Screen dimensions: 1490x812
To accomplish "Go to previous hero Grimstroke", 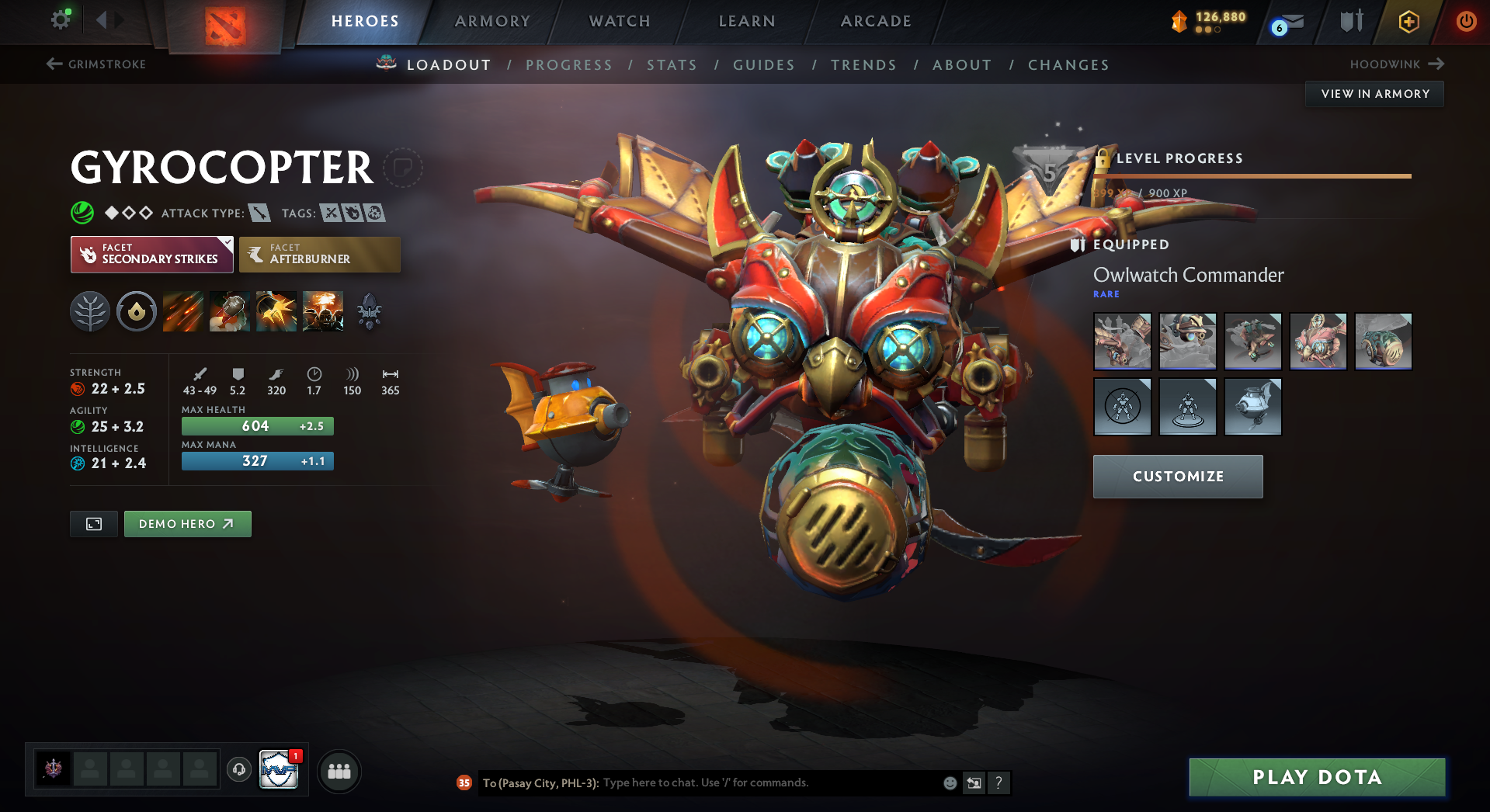I will [x=97, y=64].
